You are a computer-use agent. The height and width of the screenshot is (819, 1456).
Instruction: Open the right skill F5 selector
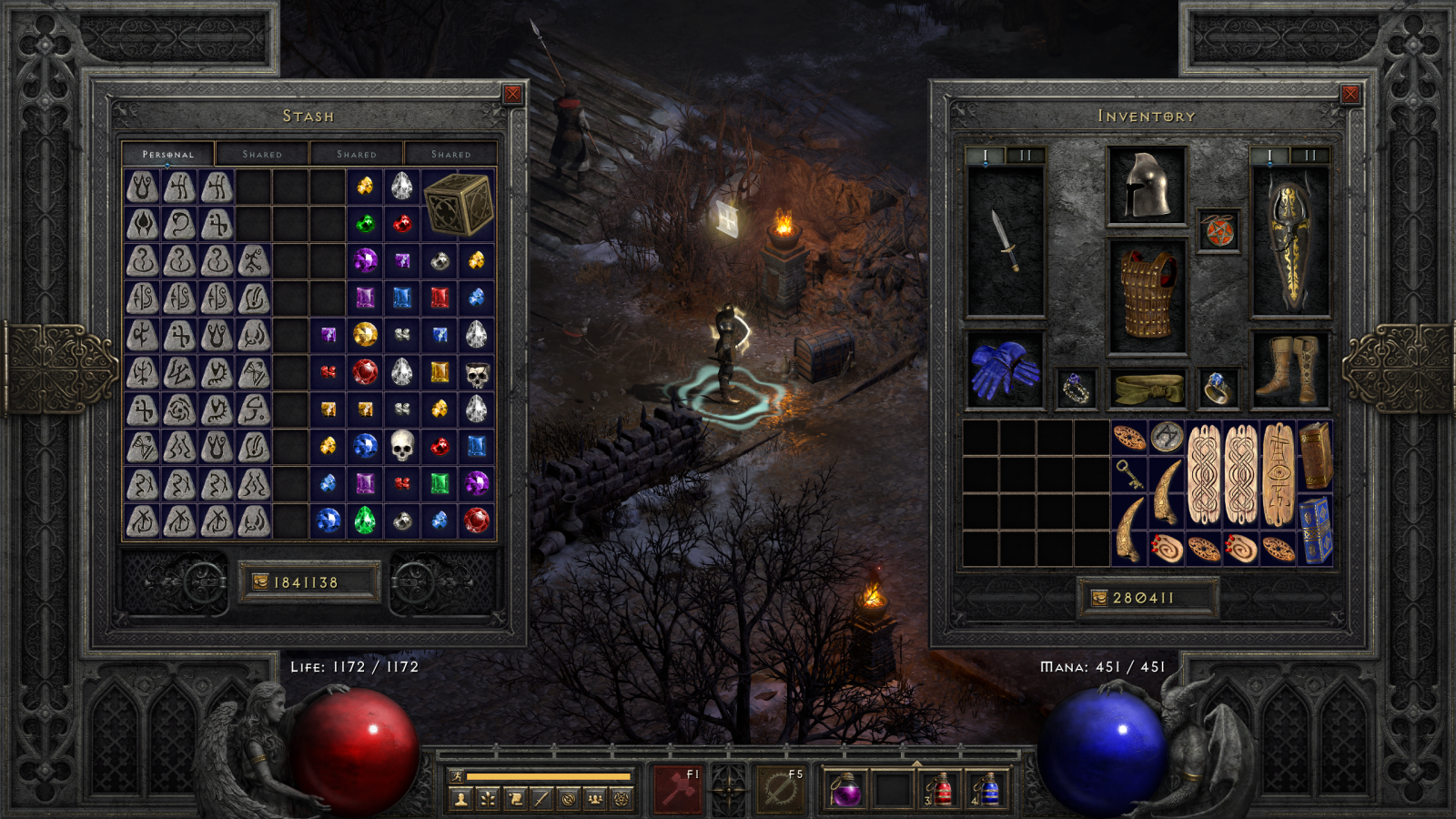(x=781, y=788)
